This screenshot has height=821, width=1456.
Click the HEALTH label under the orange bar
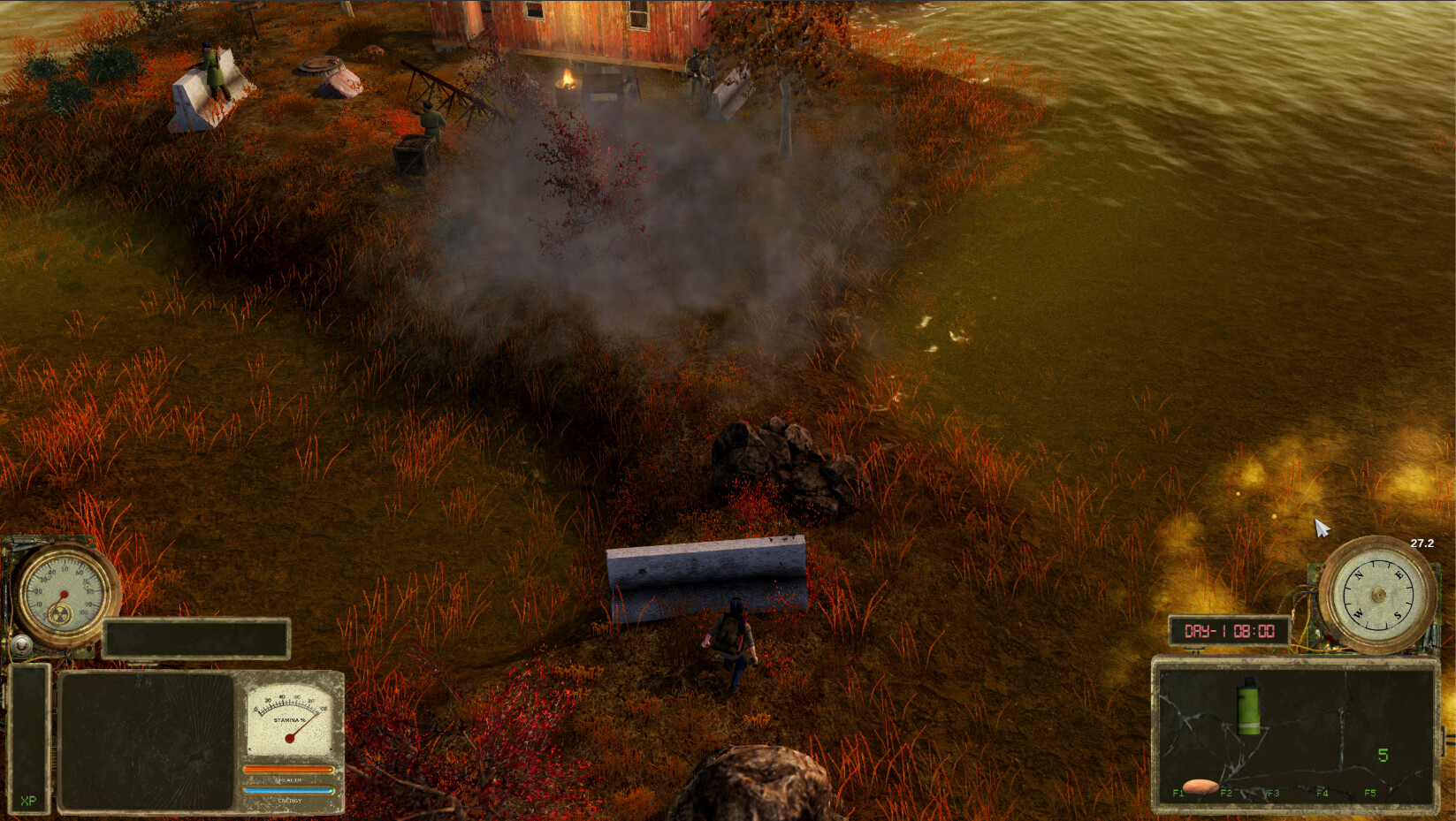[x=288, y=780]
